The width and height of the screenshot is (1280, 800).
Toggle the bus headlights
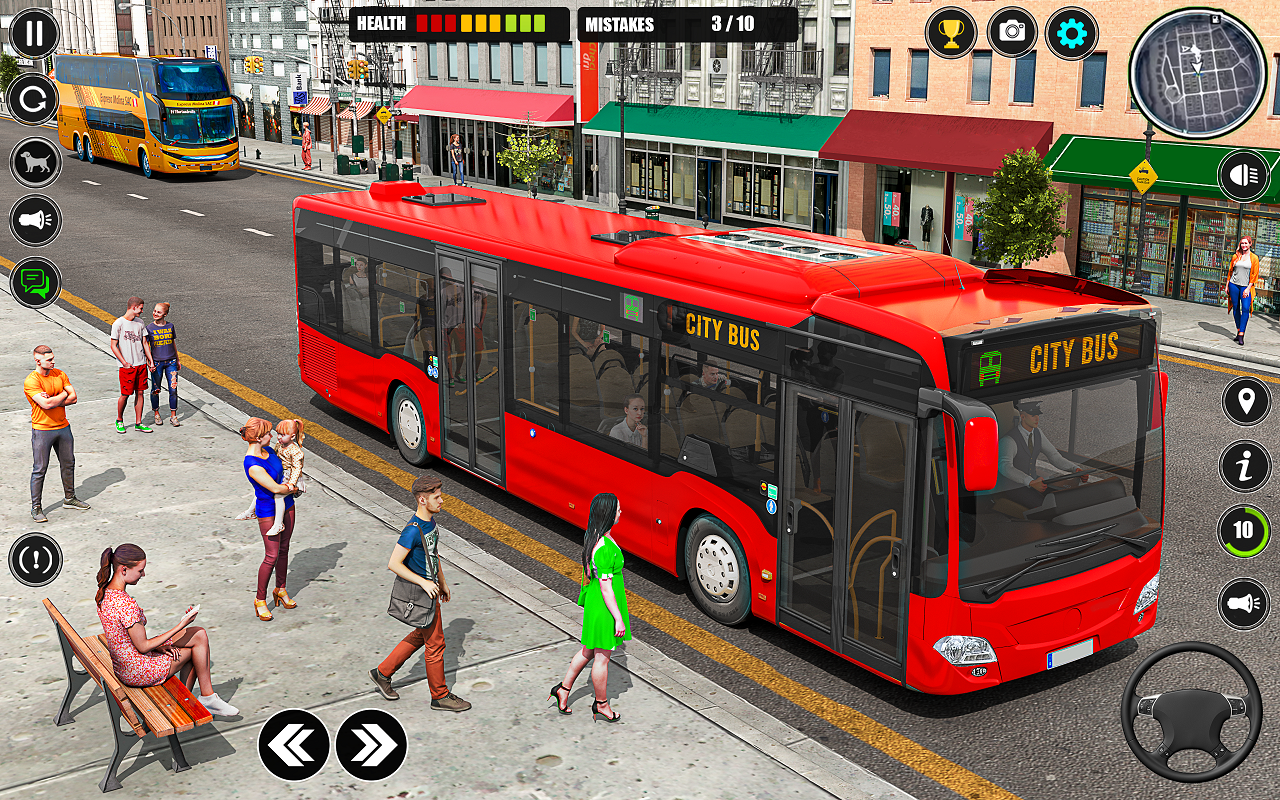pyautogui.click(x=1244, y=176)
